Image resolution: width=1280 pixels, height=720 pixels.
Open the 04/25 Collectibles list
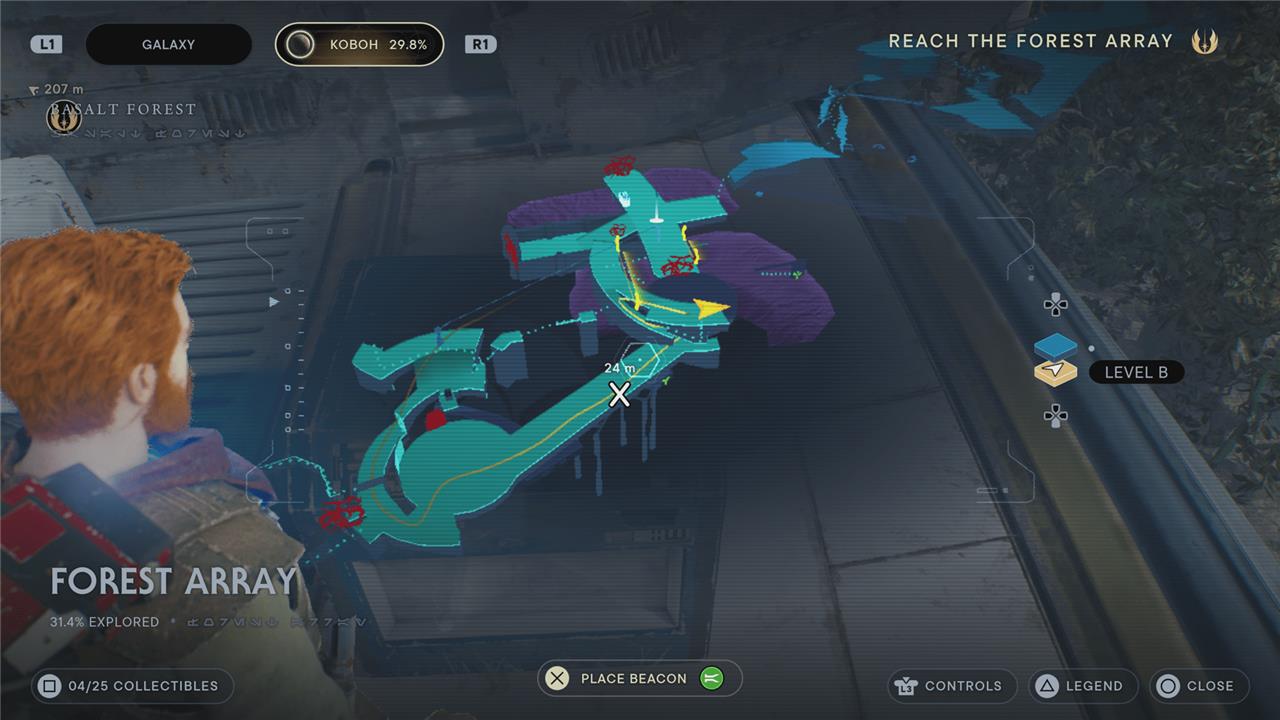tap(130, 686)
